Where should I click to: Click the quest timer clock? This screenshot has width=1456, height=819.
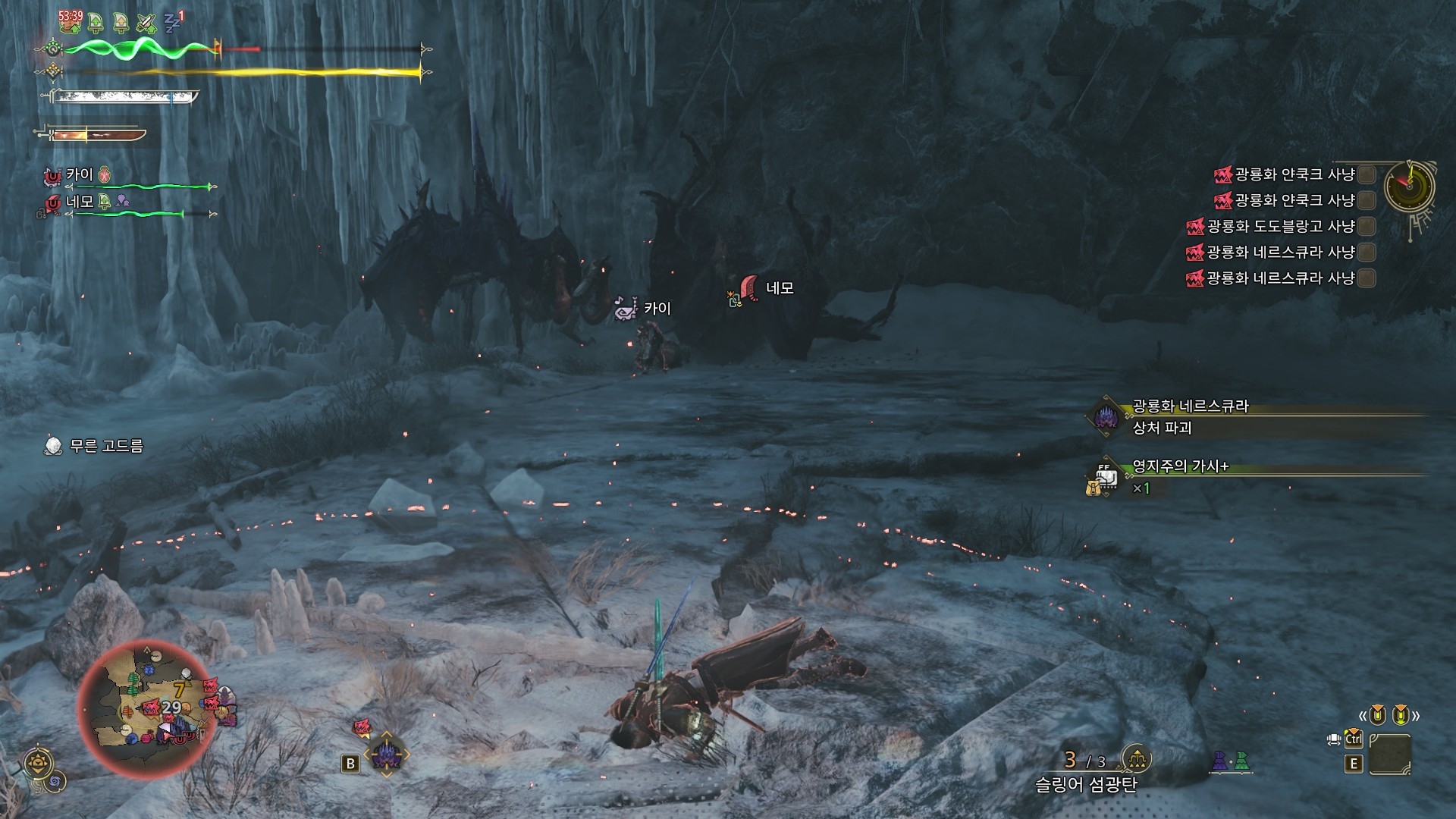click(1409, 187)
